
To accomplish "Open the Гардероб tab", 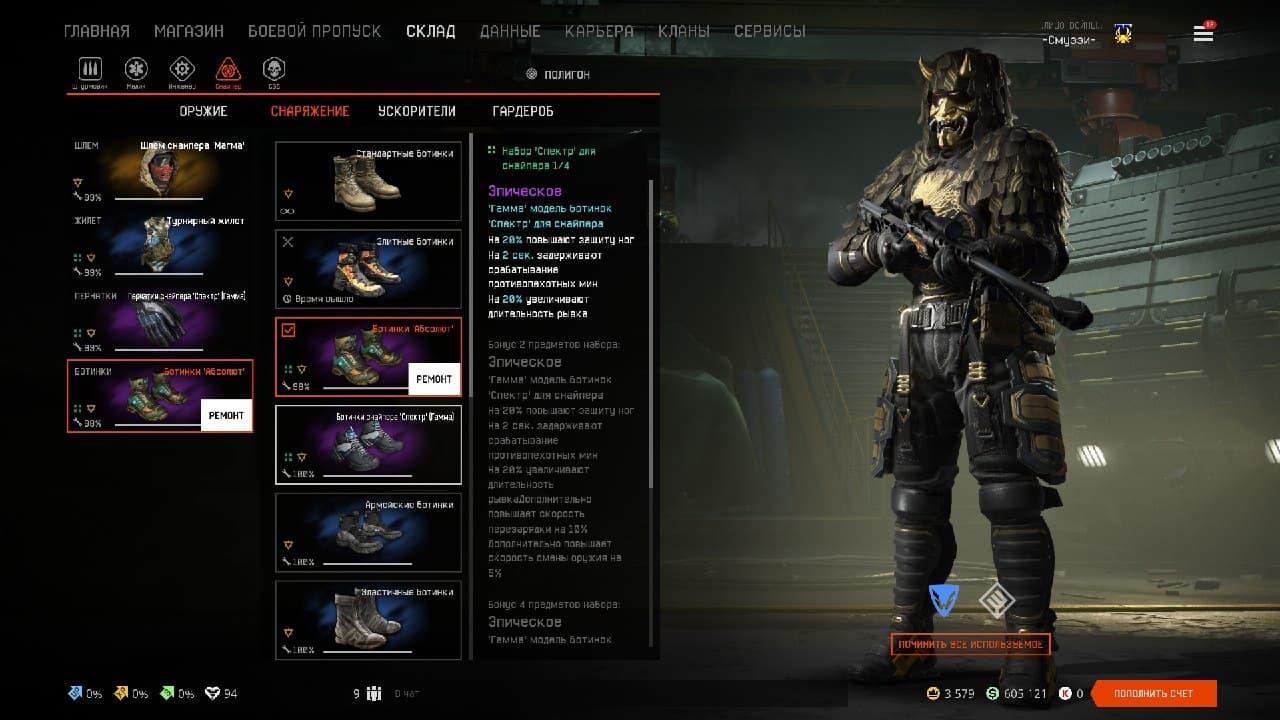I will coord(523,111).
